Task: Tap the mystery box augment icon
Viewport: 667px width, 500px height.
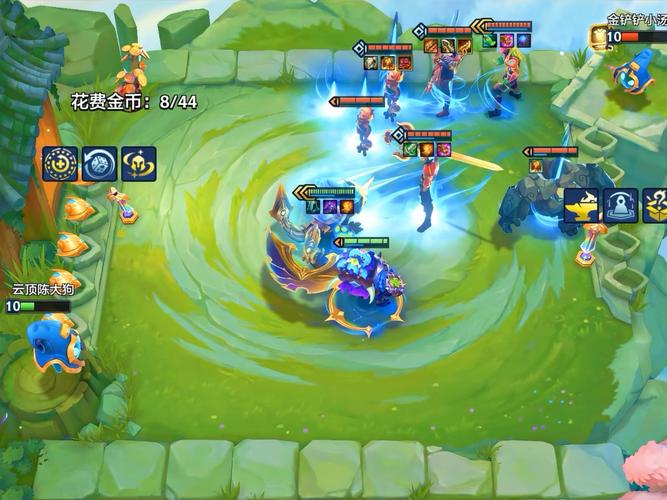Action: click(x=656, y=205)
